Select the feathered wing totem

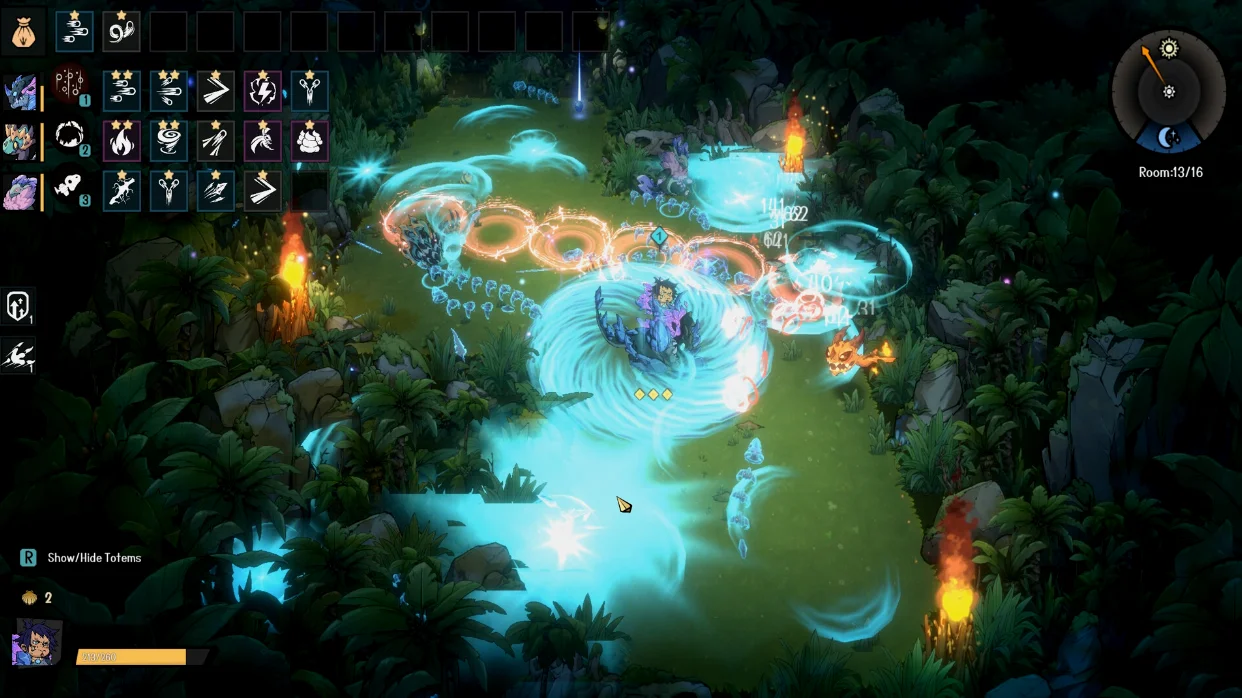[262, 141]
